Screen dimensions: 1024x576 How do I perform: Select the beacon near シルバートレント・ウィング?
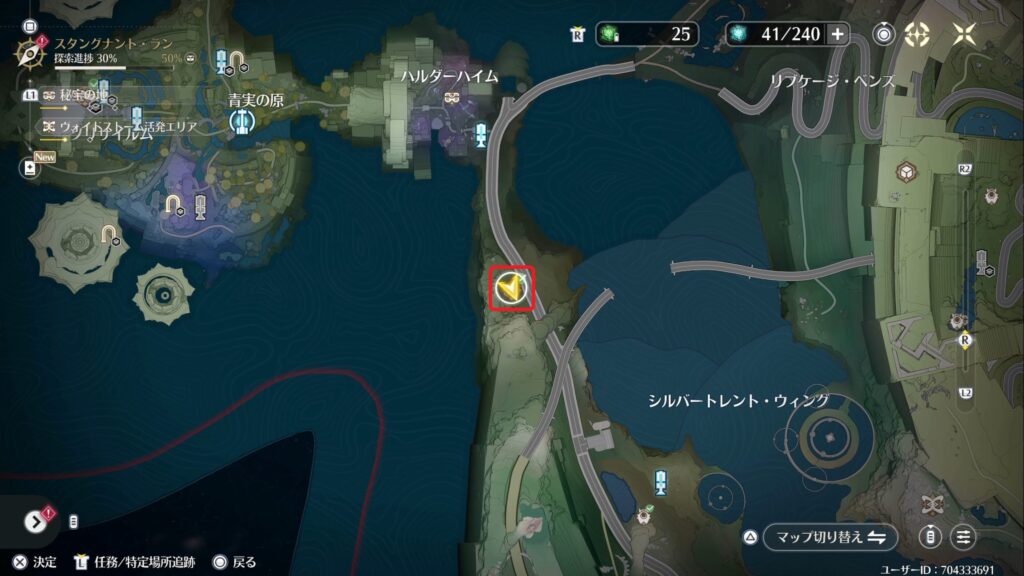point(660,483)
